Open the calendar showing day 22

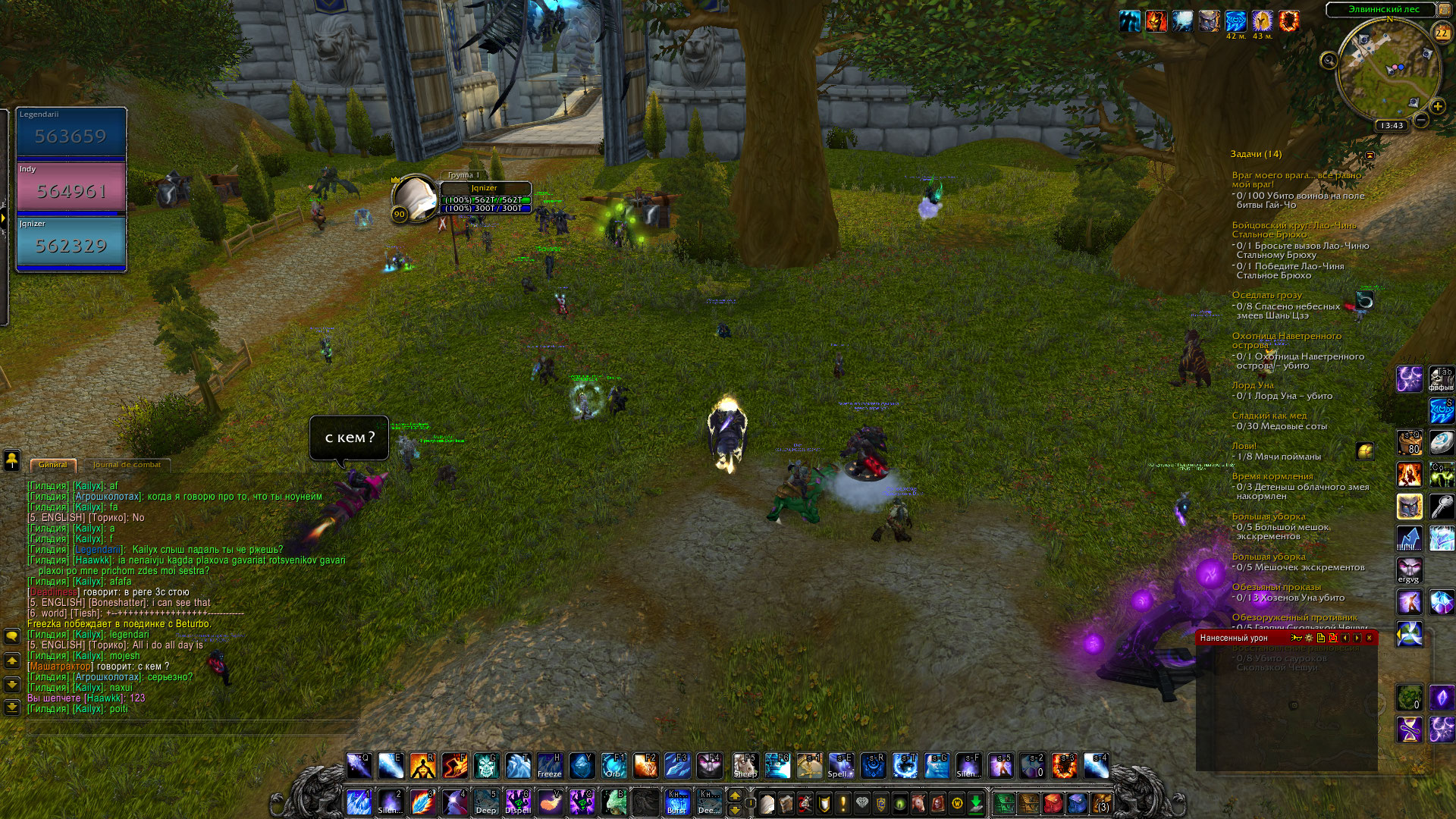(x=1442, y=33)
